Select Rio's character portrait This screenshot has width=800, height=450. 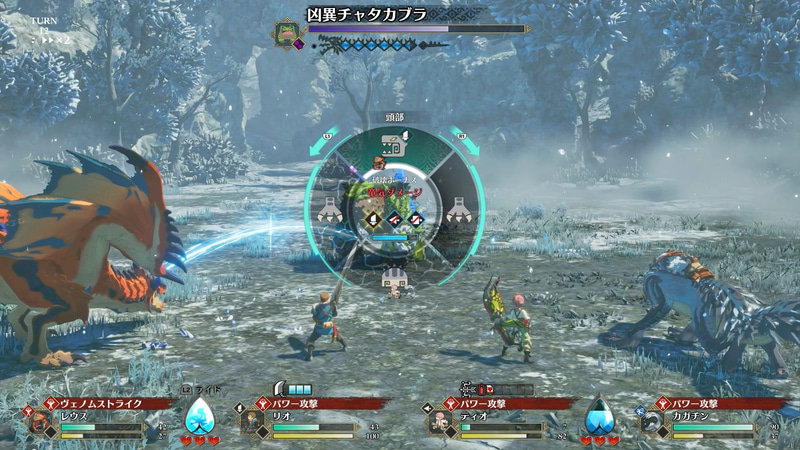point(252,423)
